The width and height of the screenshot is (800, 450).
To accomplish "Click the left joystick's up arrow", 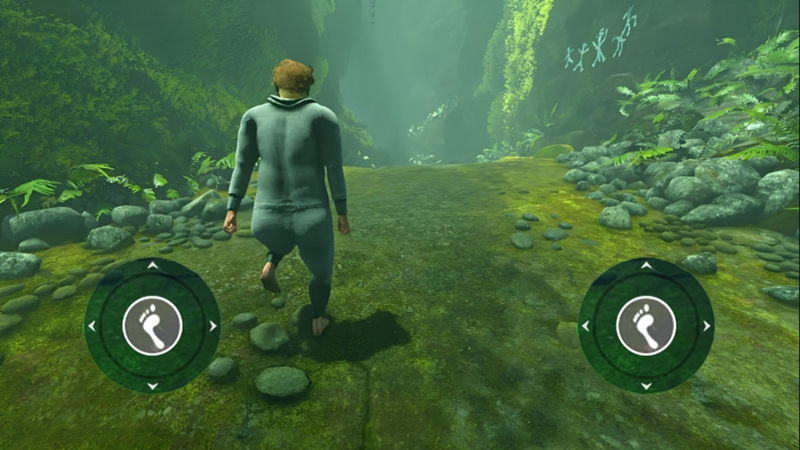I will 152,267.
